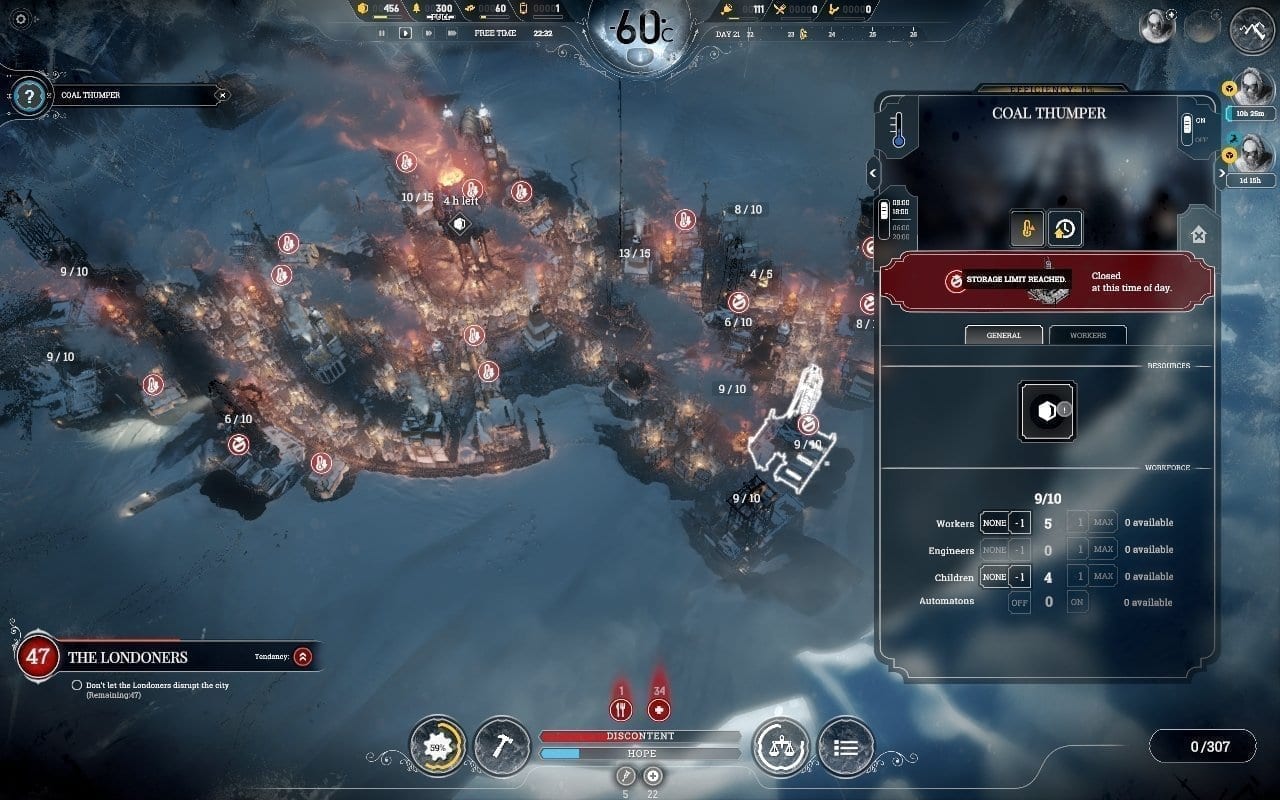Pause the game speed
This screenshot has width=1280, height=800.
pos(381,33)
